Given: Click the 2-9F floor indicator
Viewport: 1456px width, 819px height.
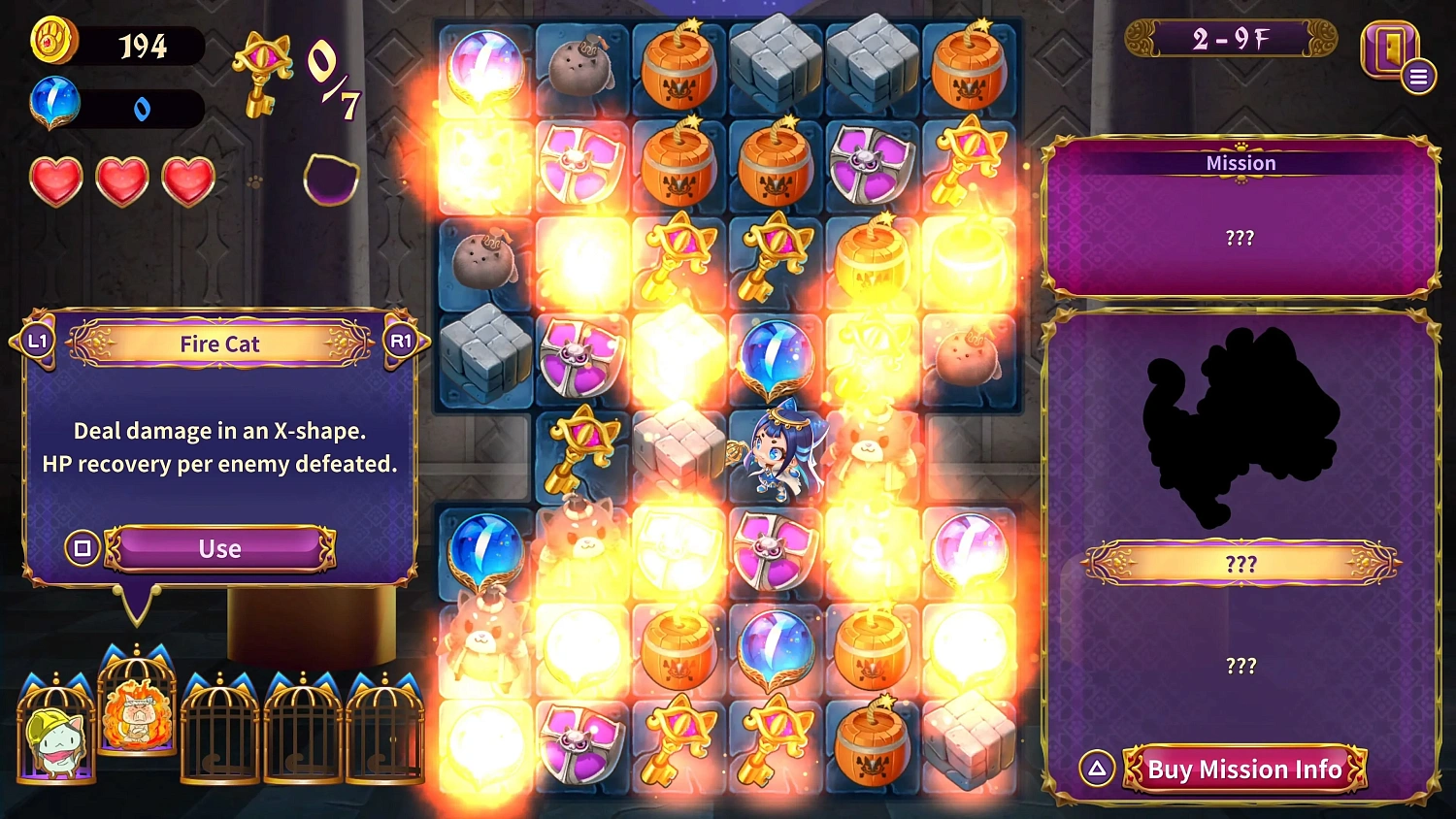Looking at the screenshot, I should (x=1229, y=39).
